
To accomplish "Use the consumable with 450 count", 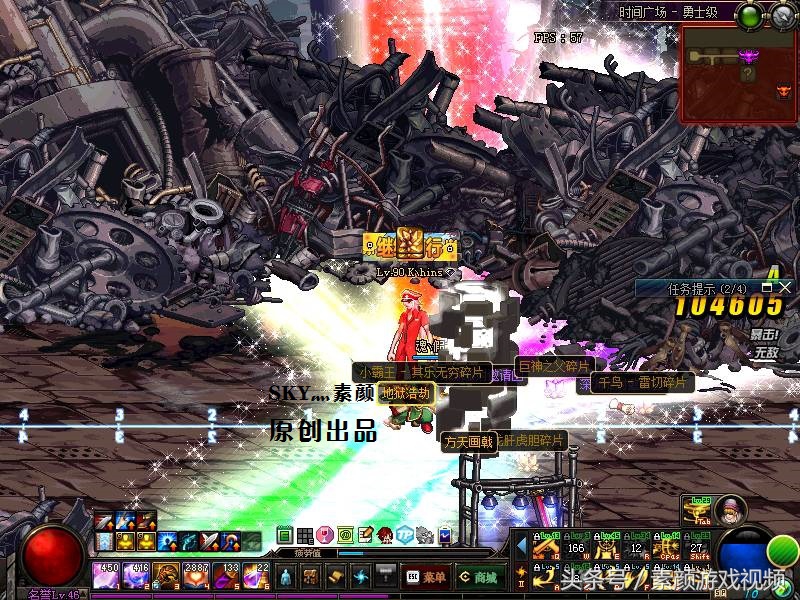I will tap(107, 576).
